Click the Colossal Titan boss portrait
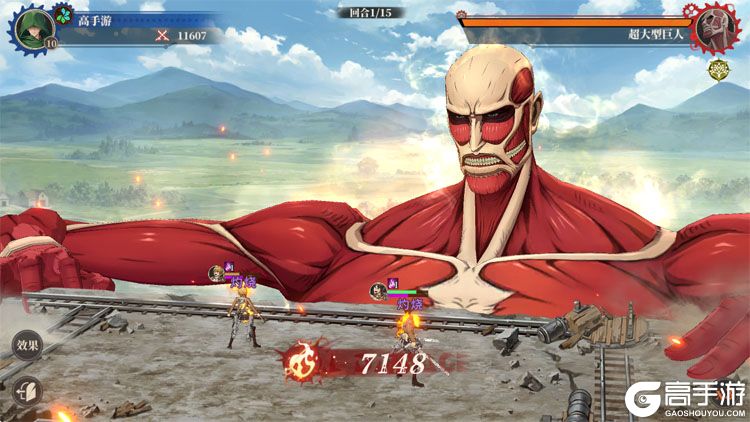750x422 pixels. (x=714, y=27)
